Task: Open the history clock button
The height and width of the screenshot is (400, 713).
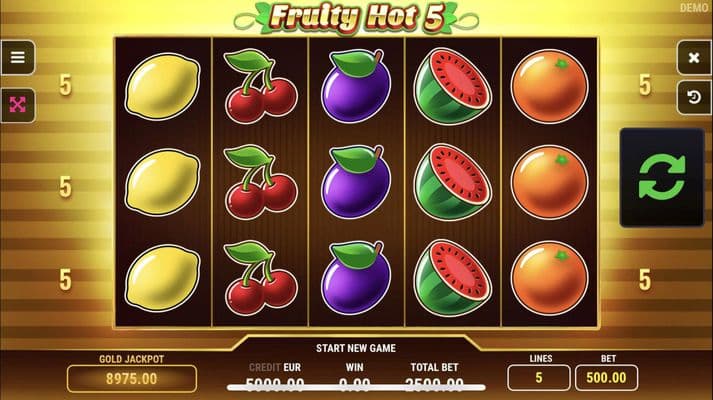Action: click(x=693, y=97)
